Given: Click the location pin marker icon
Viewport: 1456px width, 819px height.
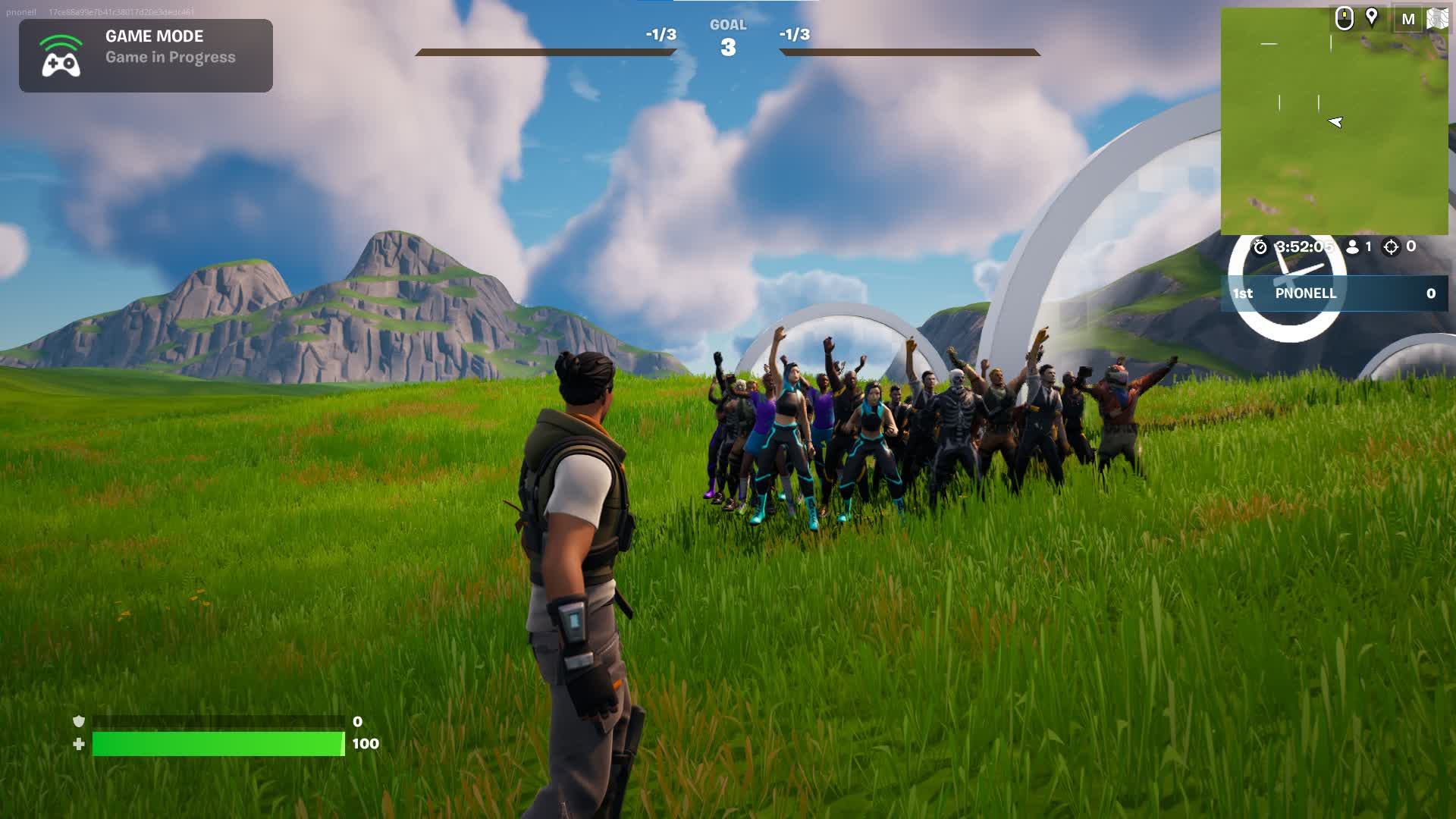Looking at the screenshot, I should pyautogui.click(x=1371, y=18).
